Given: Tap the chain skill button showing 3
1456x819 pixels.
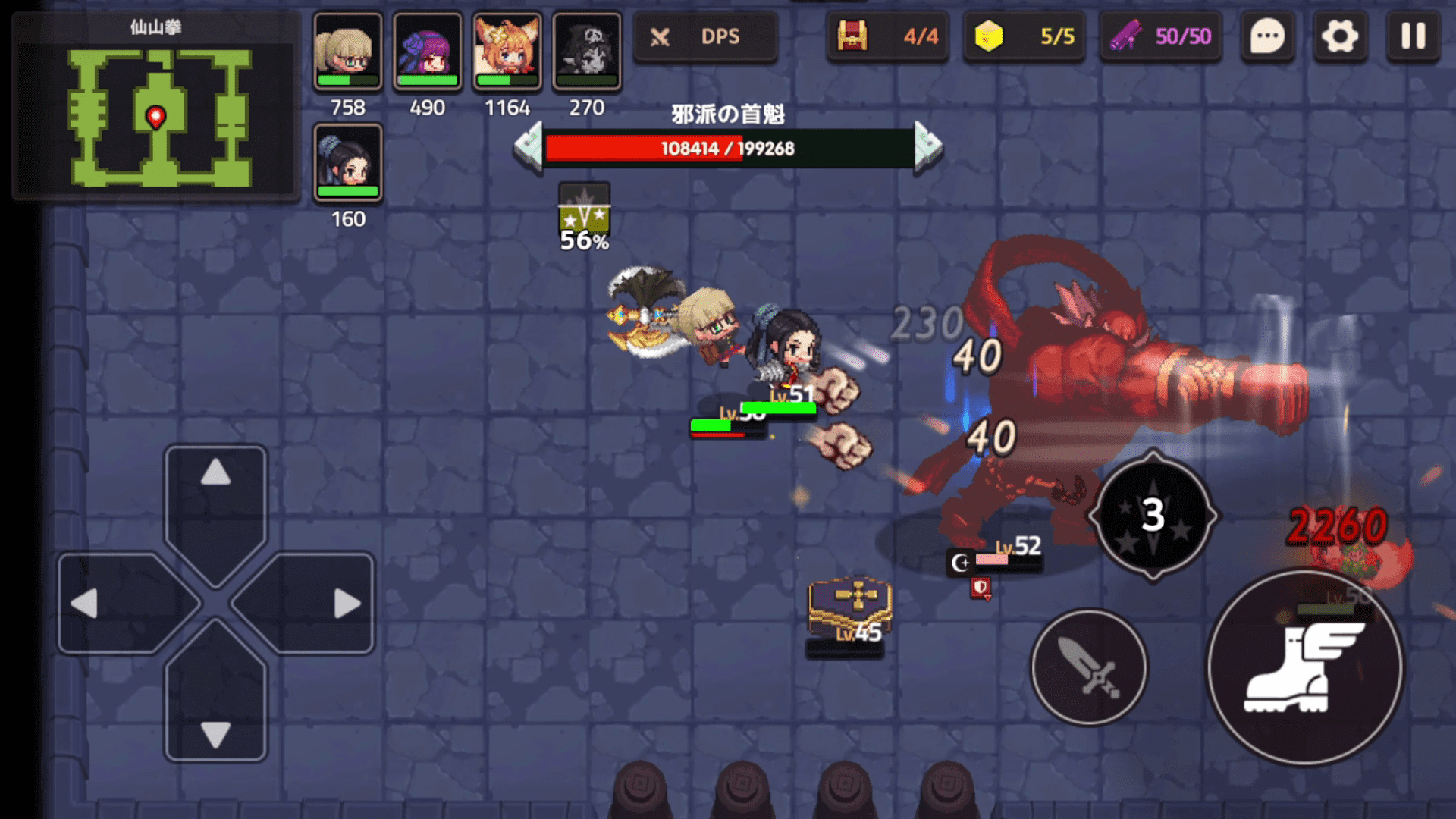Looking at the screenshot, I should coord(1153,516).
